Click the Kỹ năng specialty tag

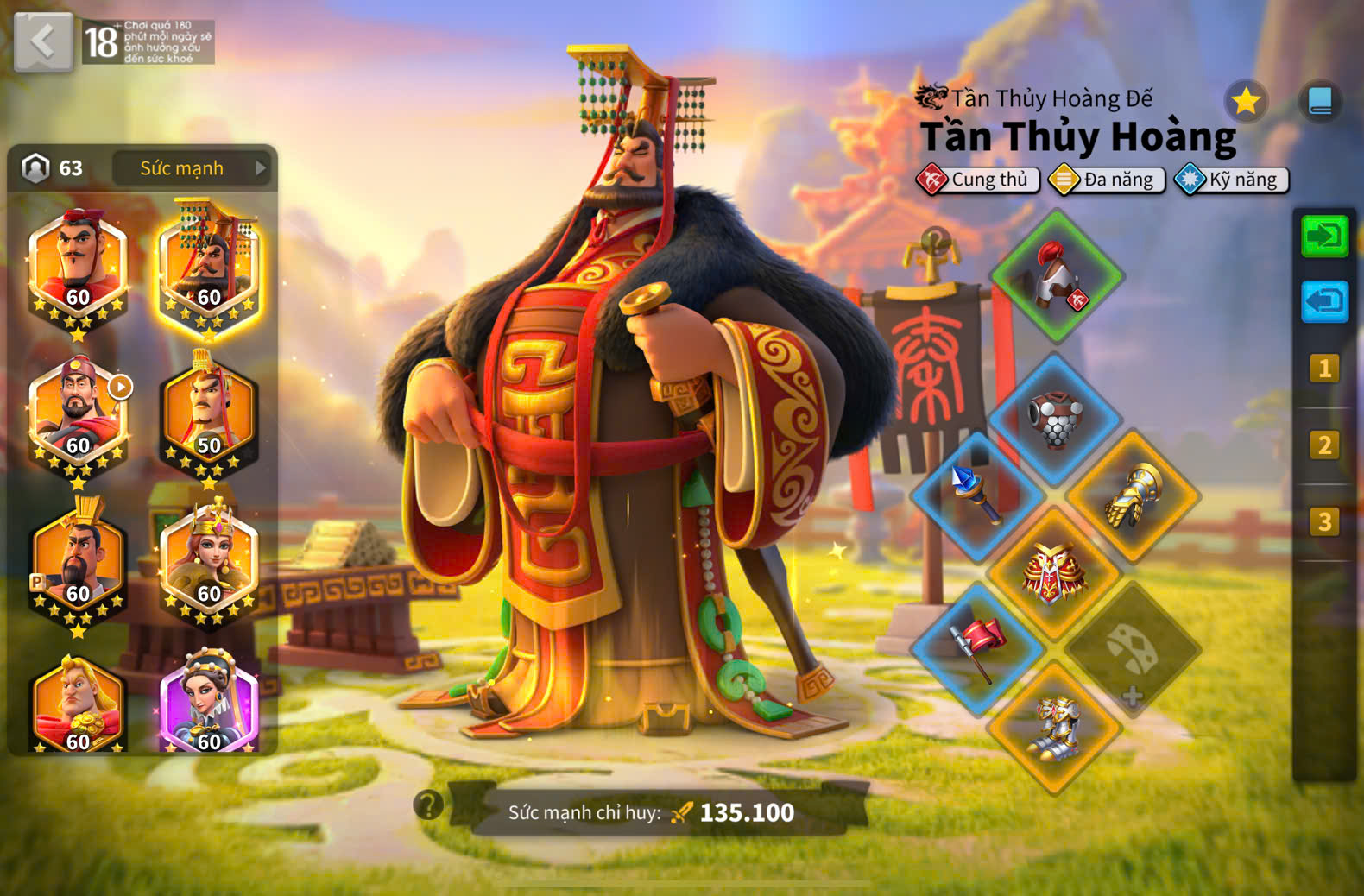1232,180
